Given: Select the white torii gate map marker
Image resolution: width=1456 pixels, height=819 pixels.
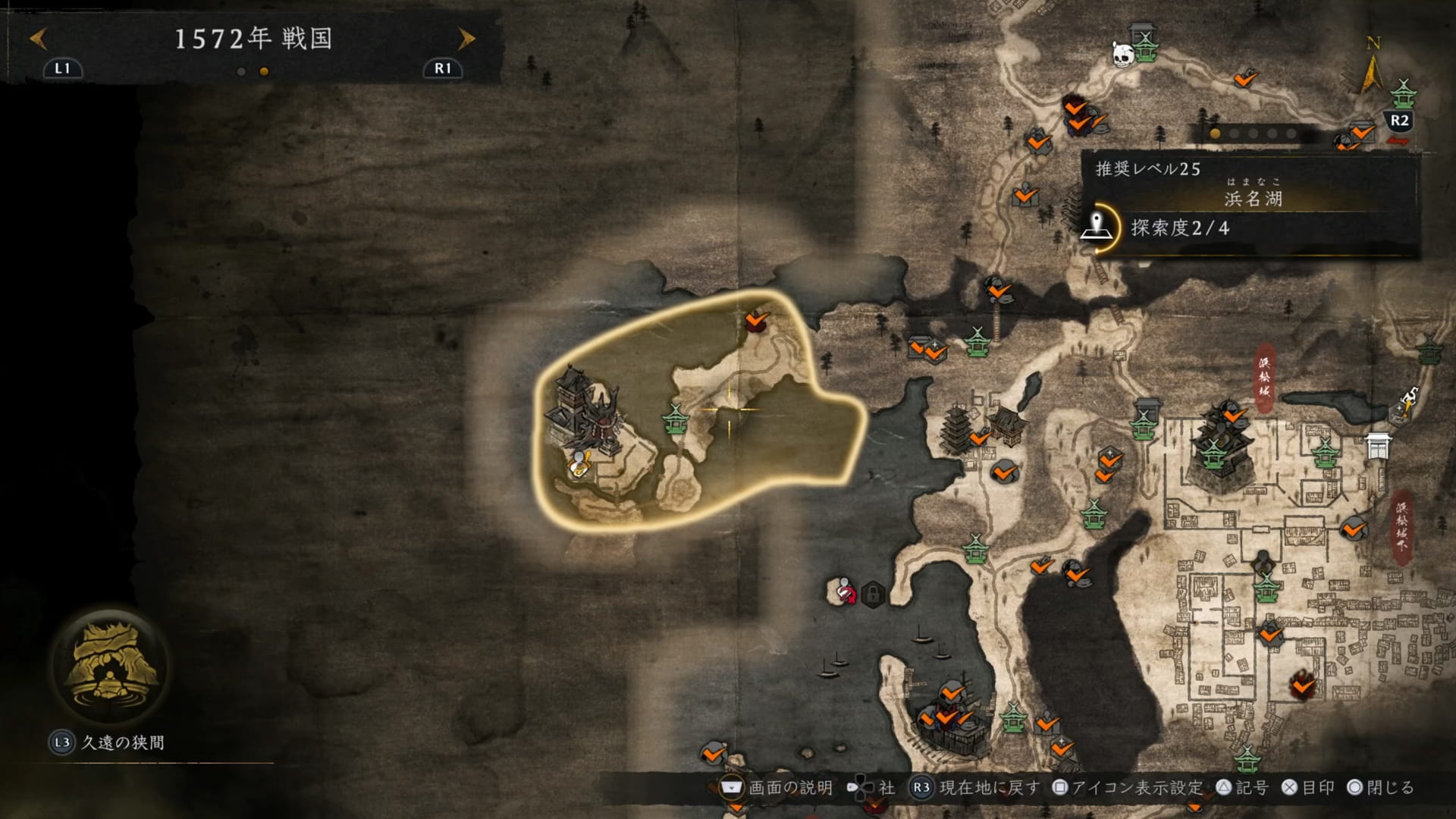Looking at the screenshot, I should point(1378,446).
